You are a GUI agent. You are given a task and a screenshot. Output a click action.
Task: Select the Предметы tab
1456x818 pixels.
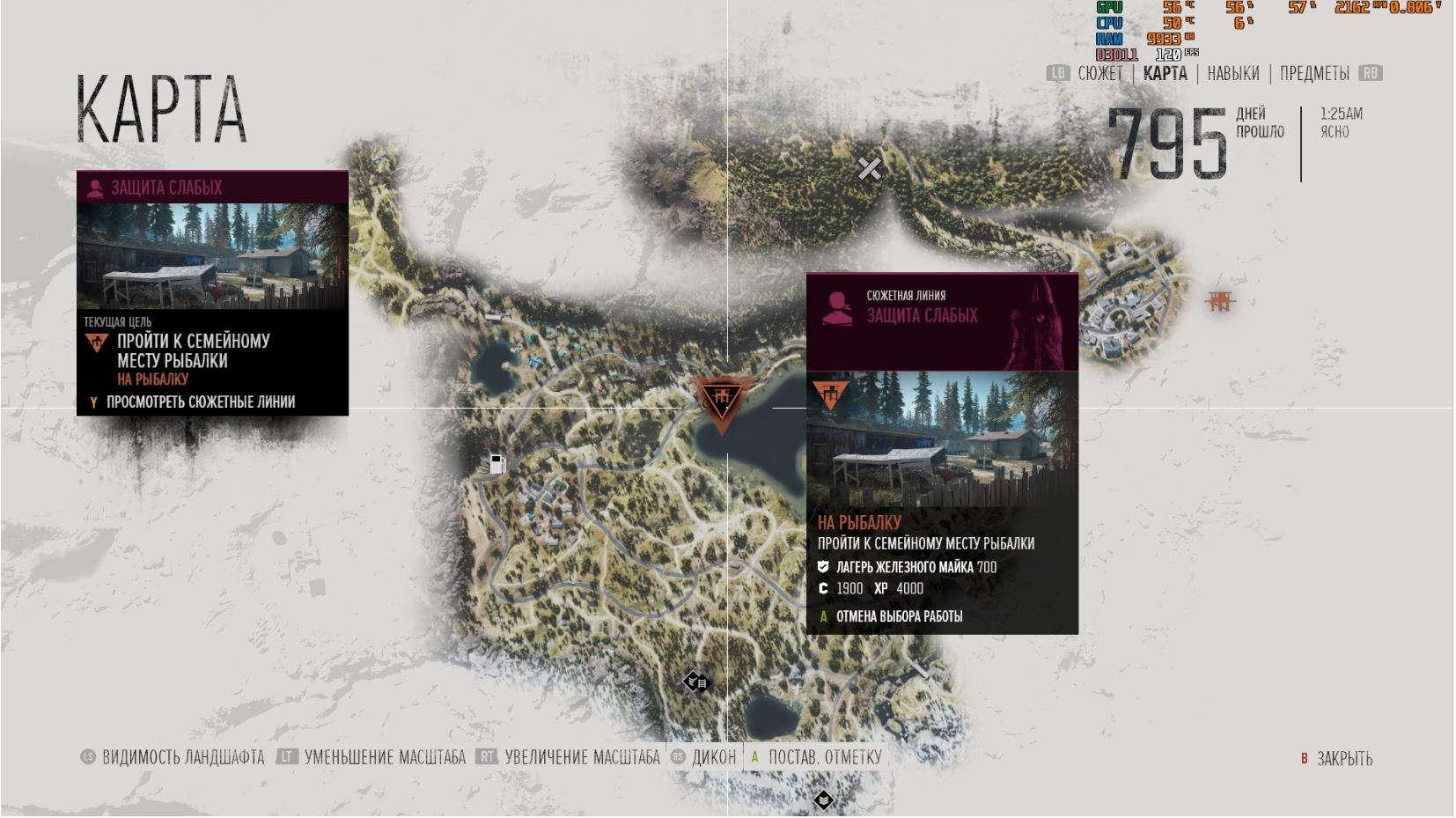[1314, 74]
